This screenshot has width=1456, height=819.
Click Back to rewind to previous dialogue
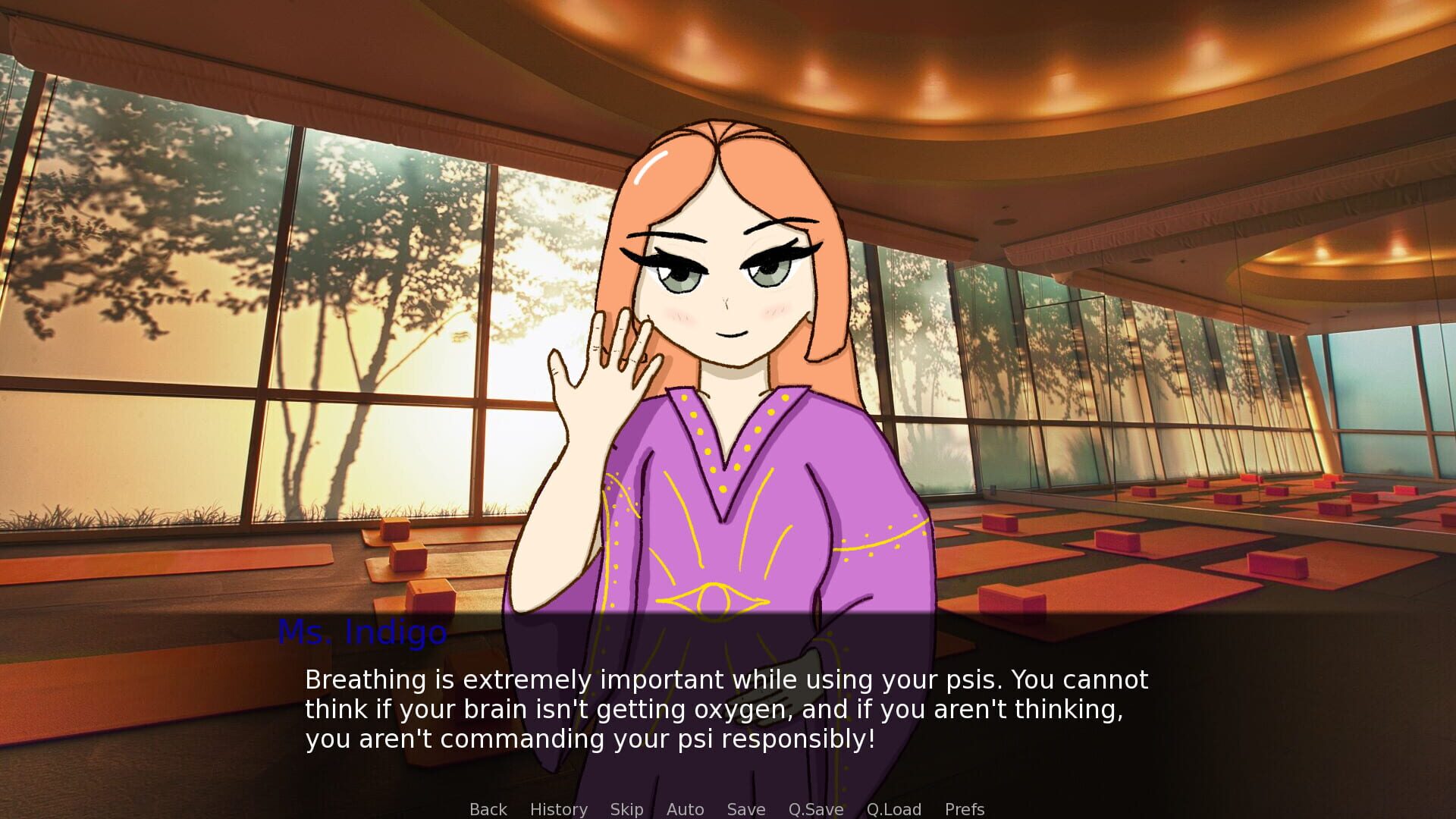click(488, 809)
